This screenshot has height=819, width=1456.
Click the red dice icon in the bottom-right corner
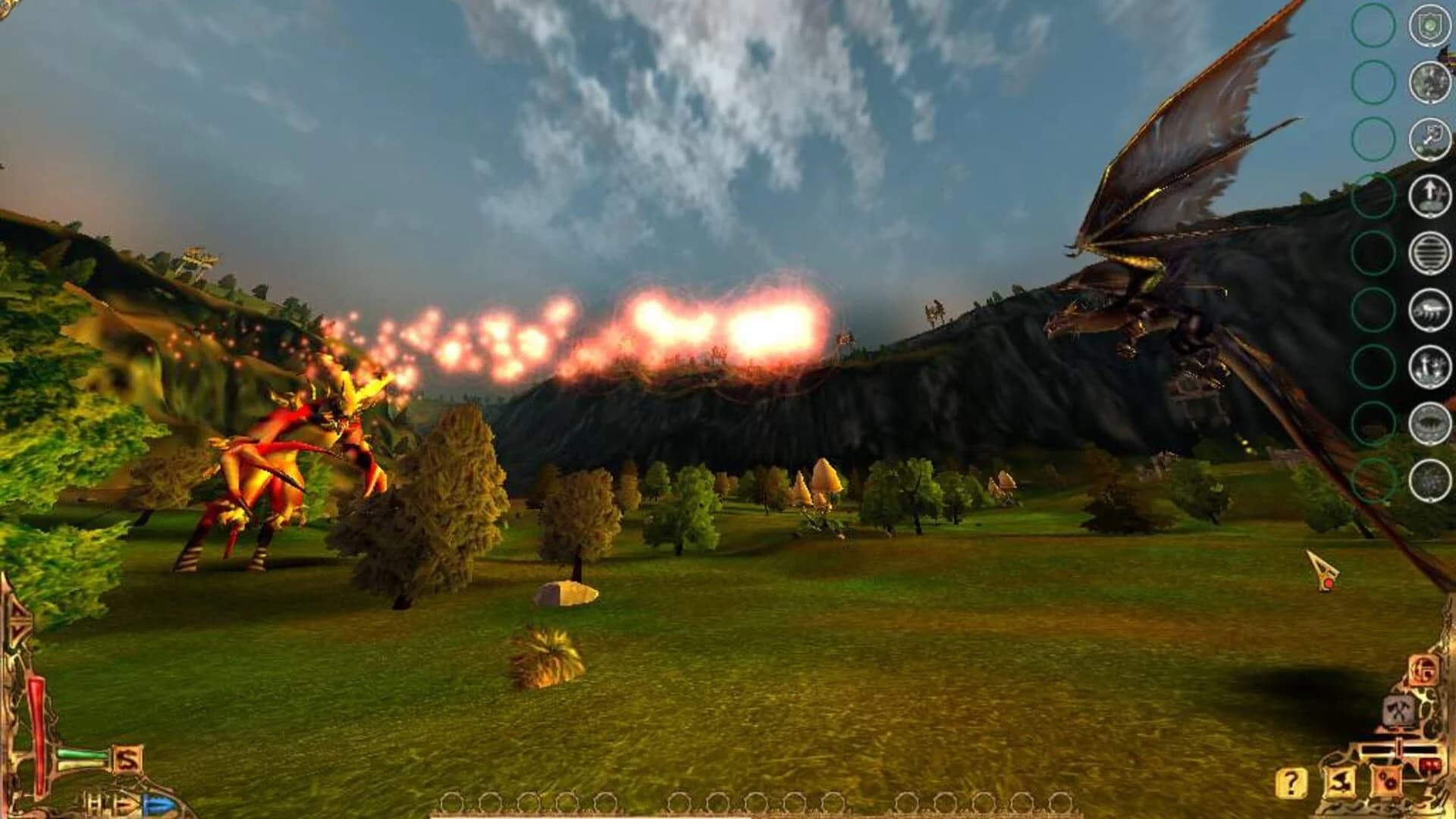pos(1388,781)
